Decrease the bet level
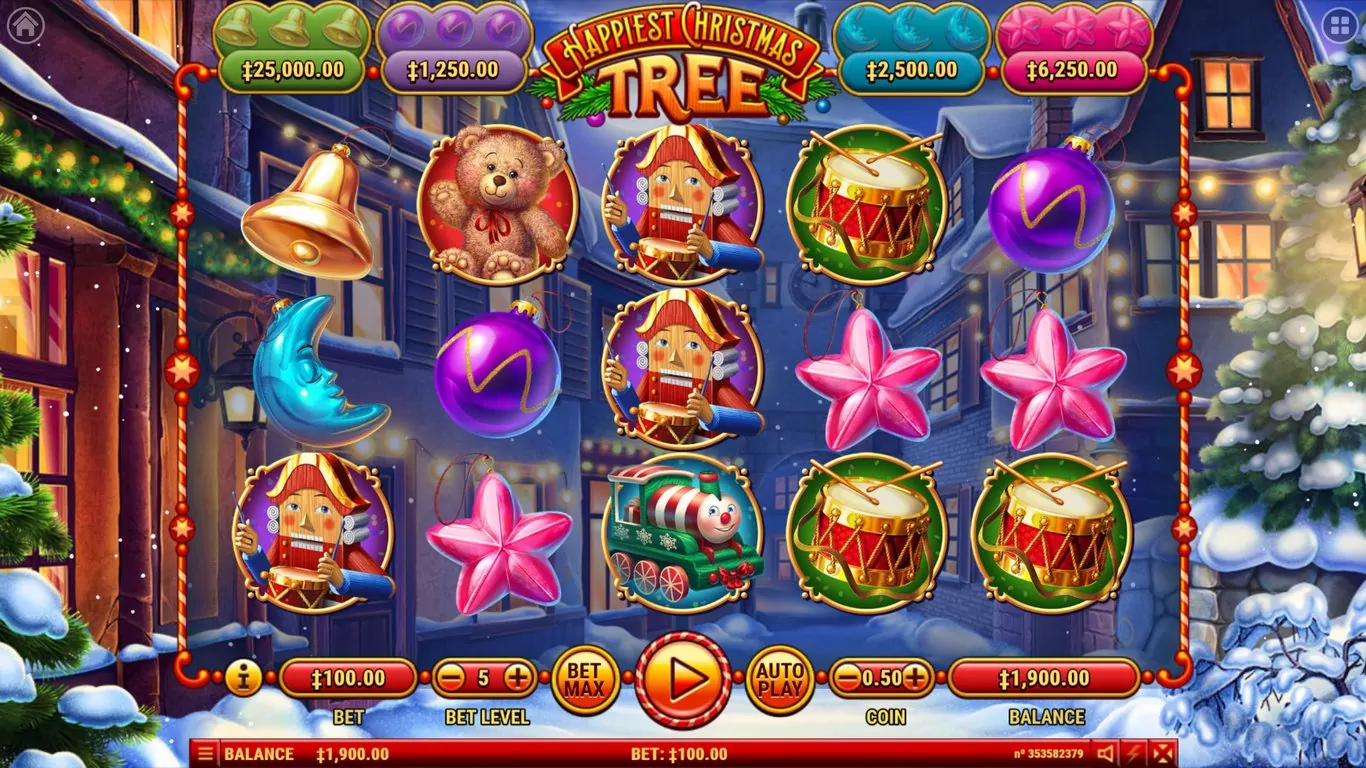Screen dimensions: 1366x768 pos(451,678)
